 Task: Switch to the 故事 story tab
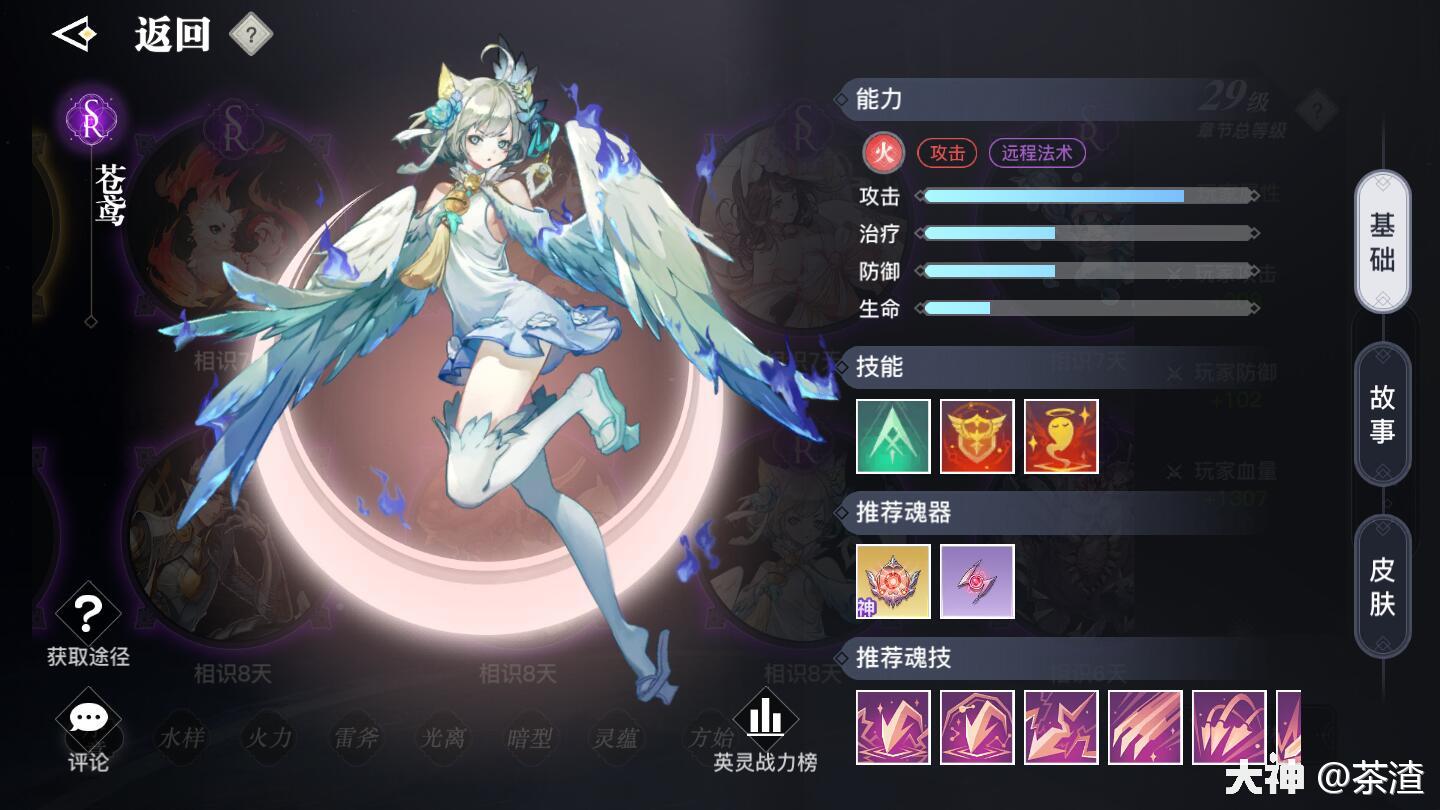coord(1383,413)
